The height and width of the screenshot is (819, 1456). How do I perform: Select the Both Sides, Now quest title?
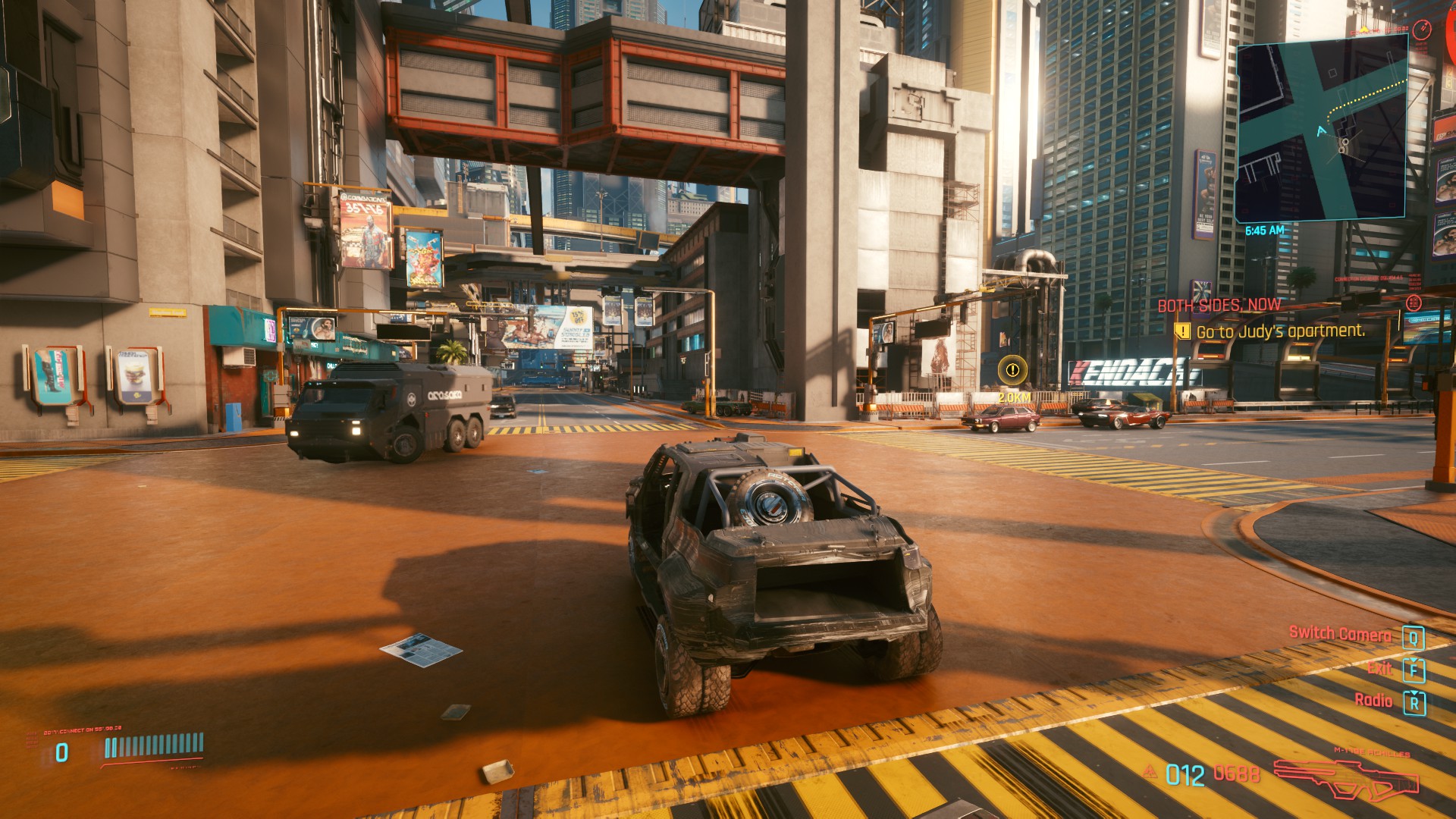(1219, 305)
